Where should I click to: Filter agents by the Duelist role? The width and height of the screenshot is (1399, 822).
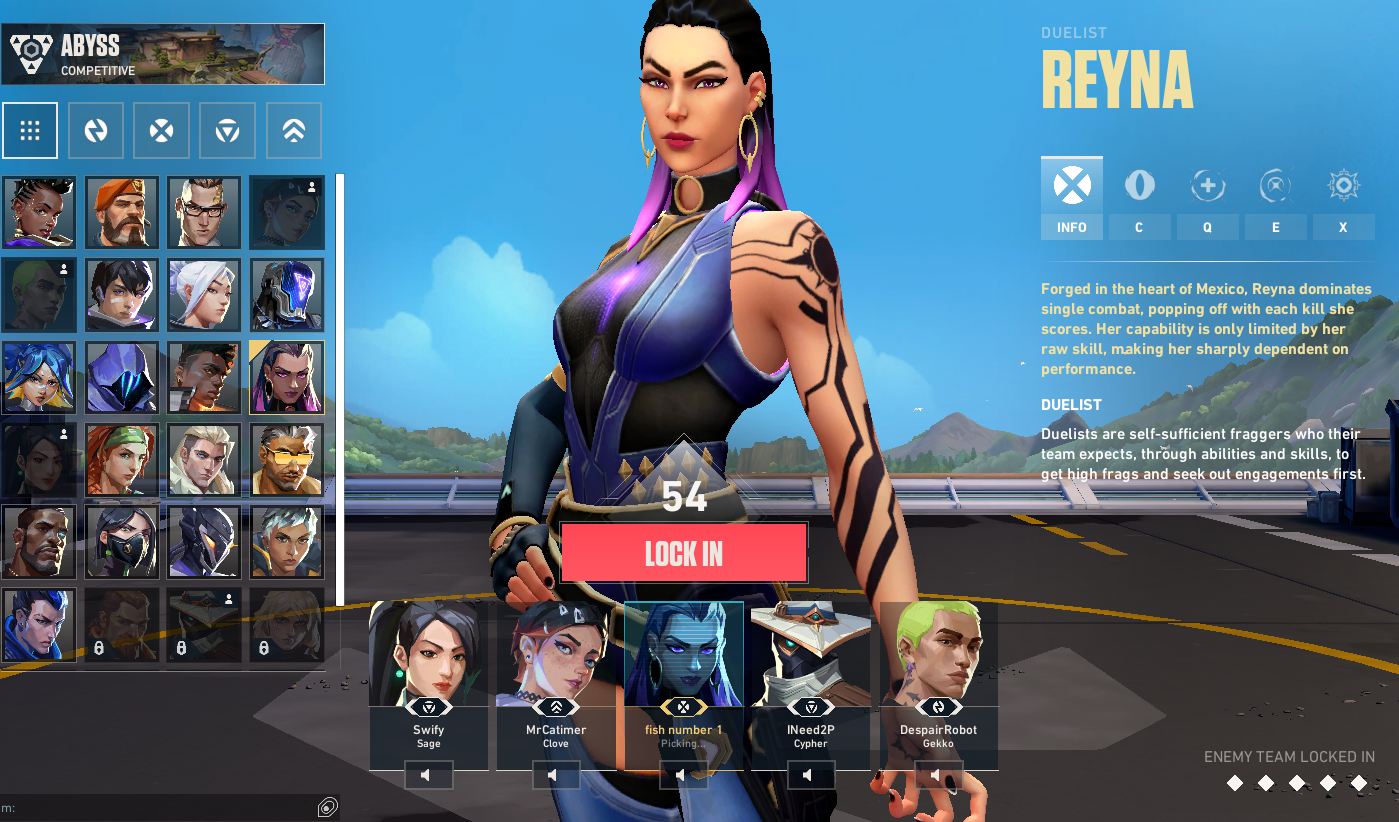162,130
